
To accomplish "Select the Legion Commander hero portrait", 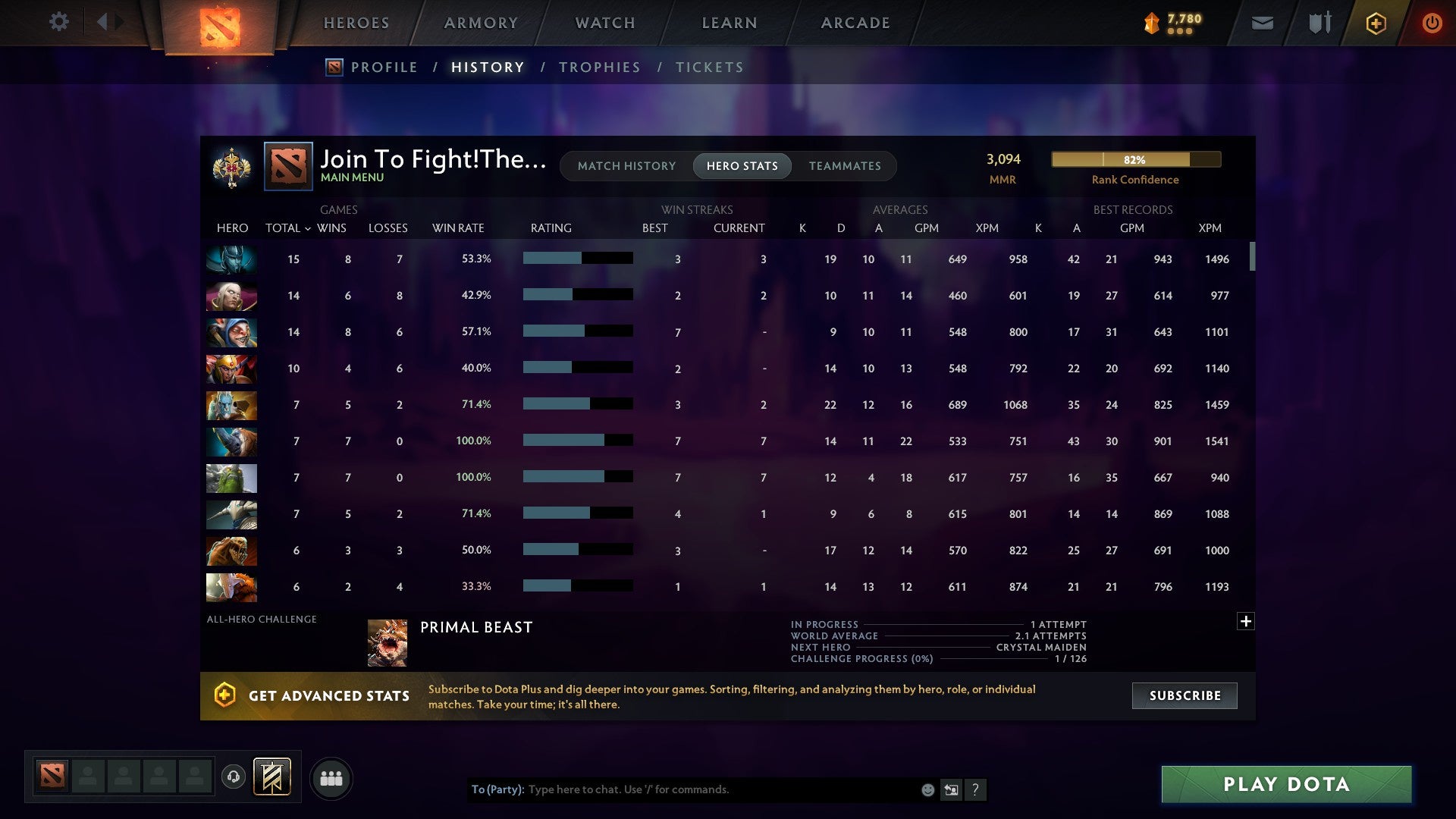I will 231,369.
